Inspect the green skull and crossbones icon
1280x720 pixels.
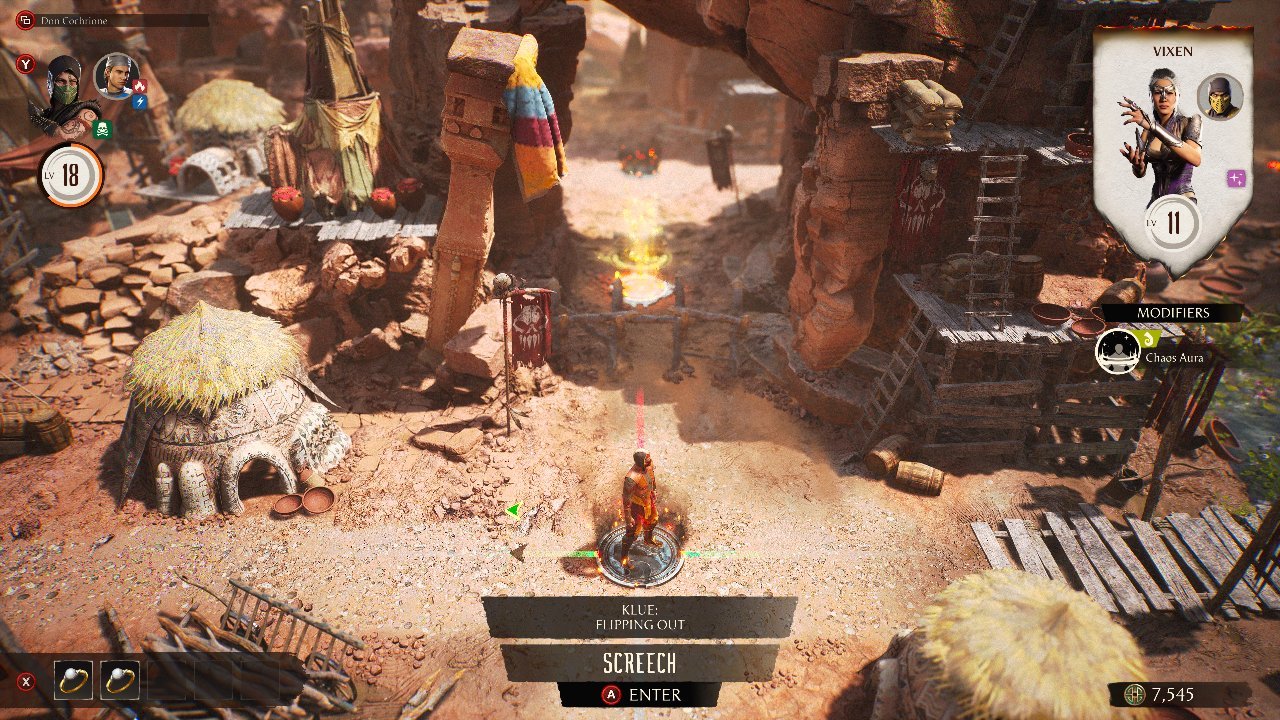click(x=103, y=129)
